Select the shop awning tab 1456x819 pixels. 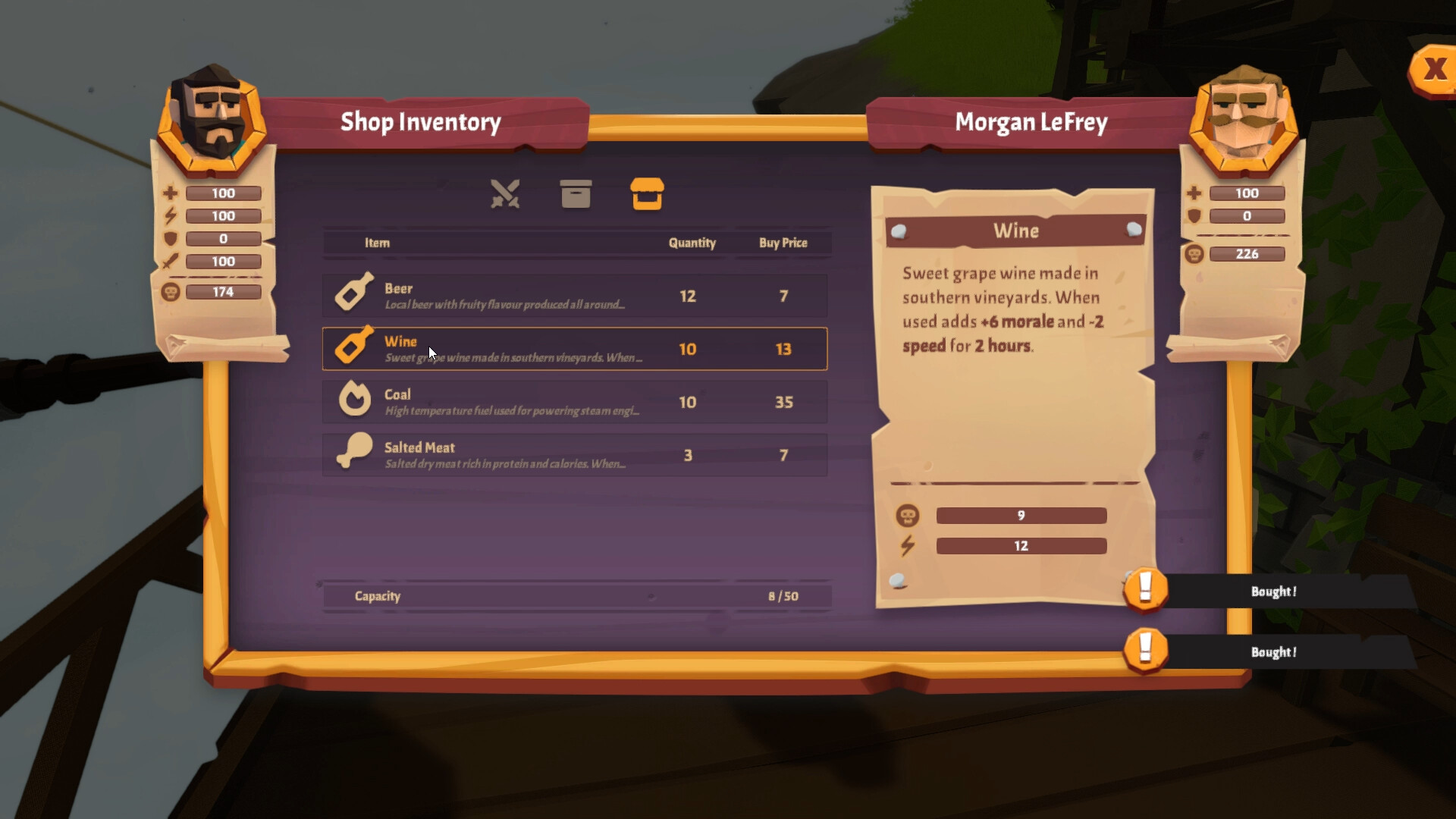tap(648, 196)
